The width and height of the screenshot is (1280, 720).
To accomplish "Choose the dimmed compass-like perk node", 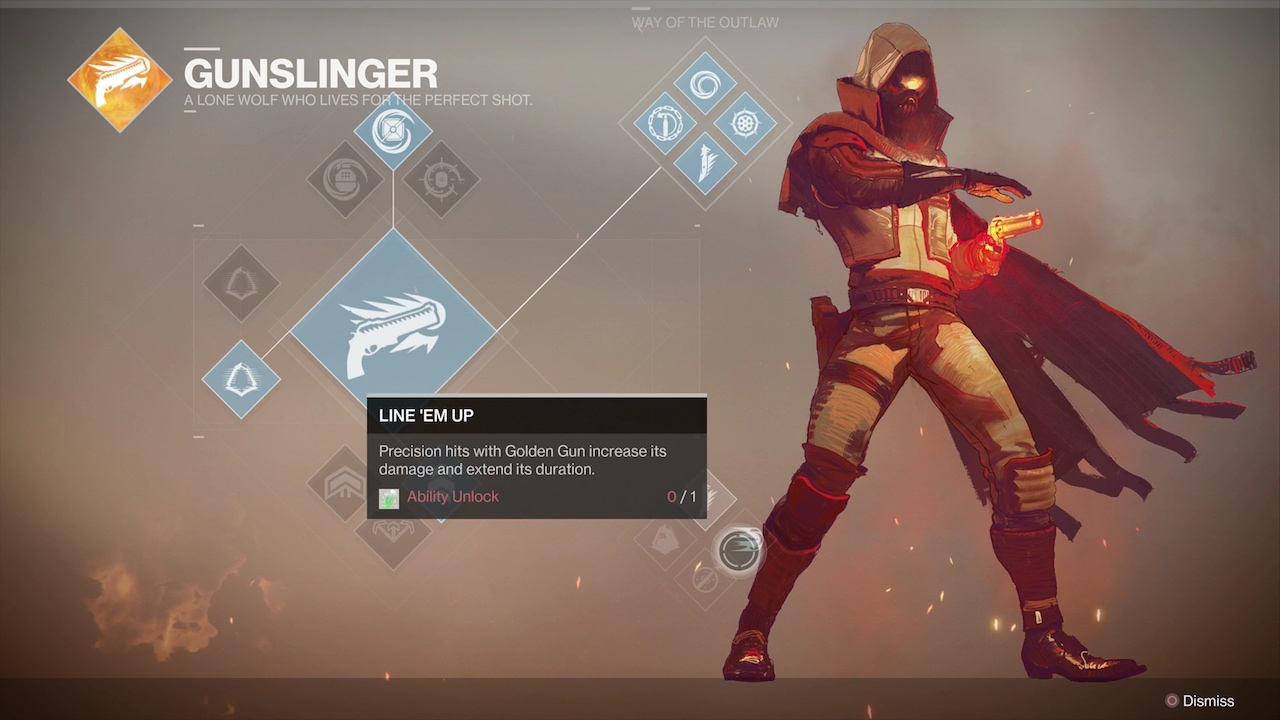I will pos(704,579).
